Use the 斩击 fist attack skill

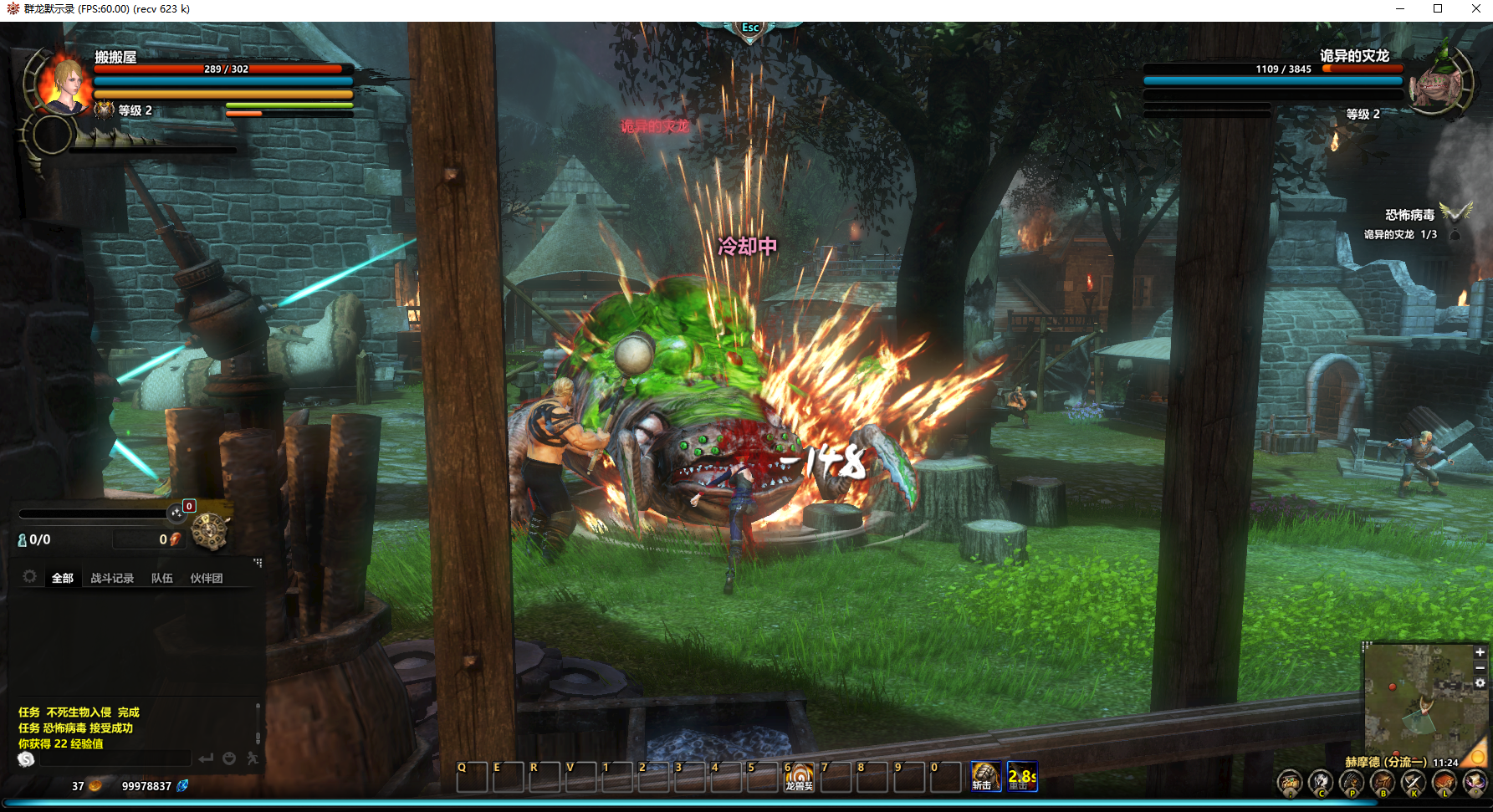click(984, 777)
